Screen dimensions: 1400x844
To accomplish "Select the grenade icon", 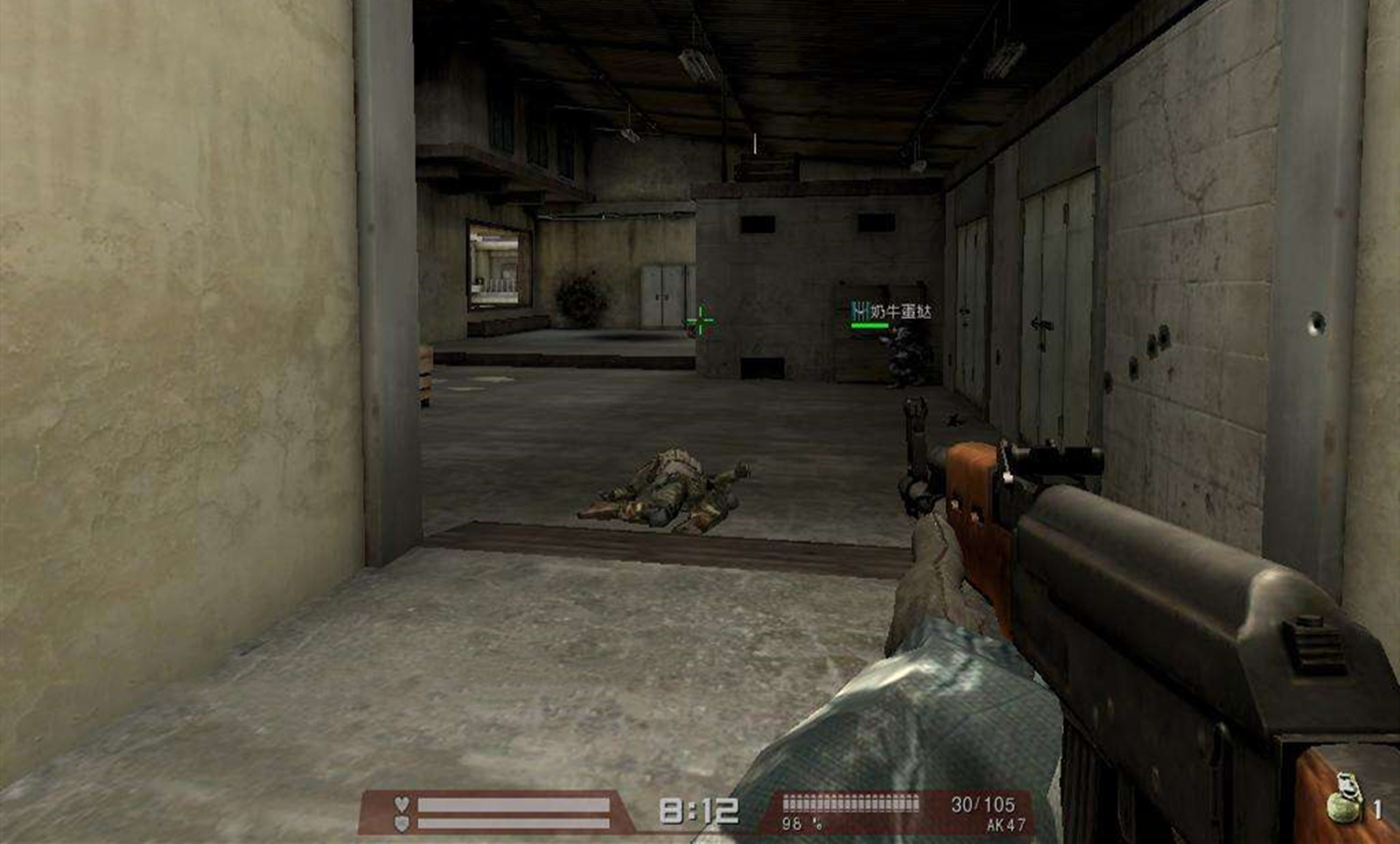I will (x=1344, y=799).
